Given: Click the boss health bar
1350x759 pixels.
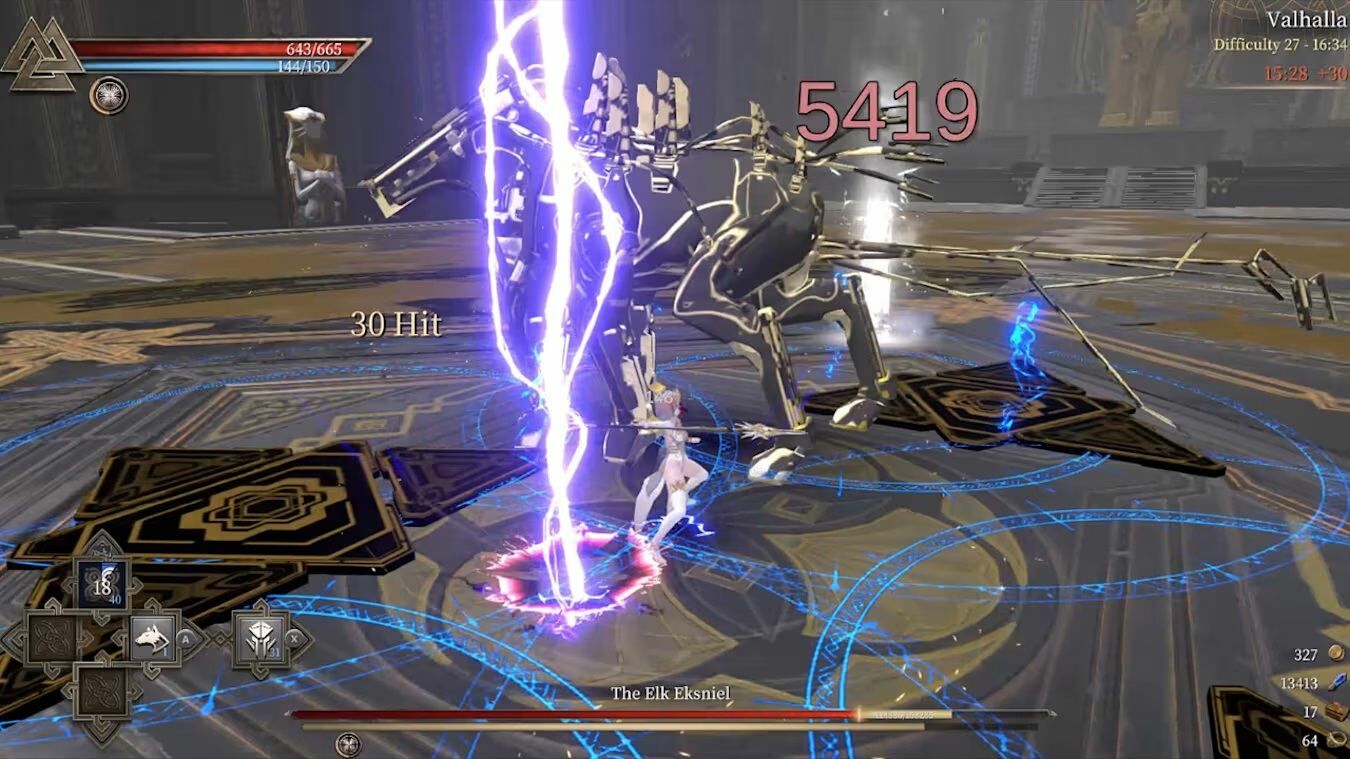Looking at the screenshot, I should [x=670, y=714].
